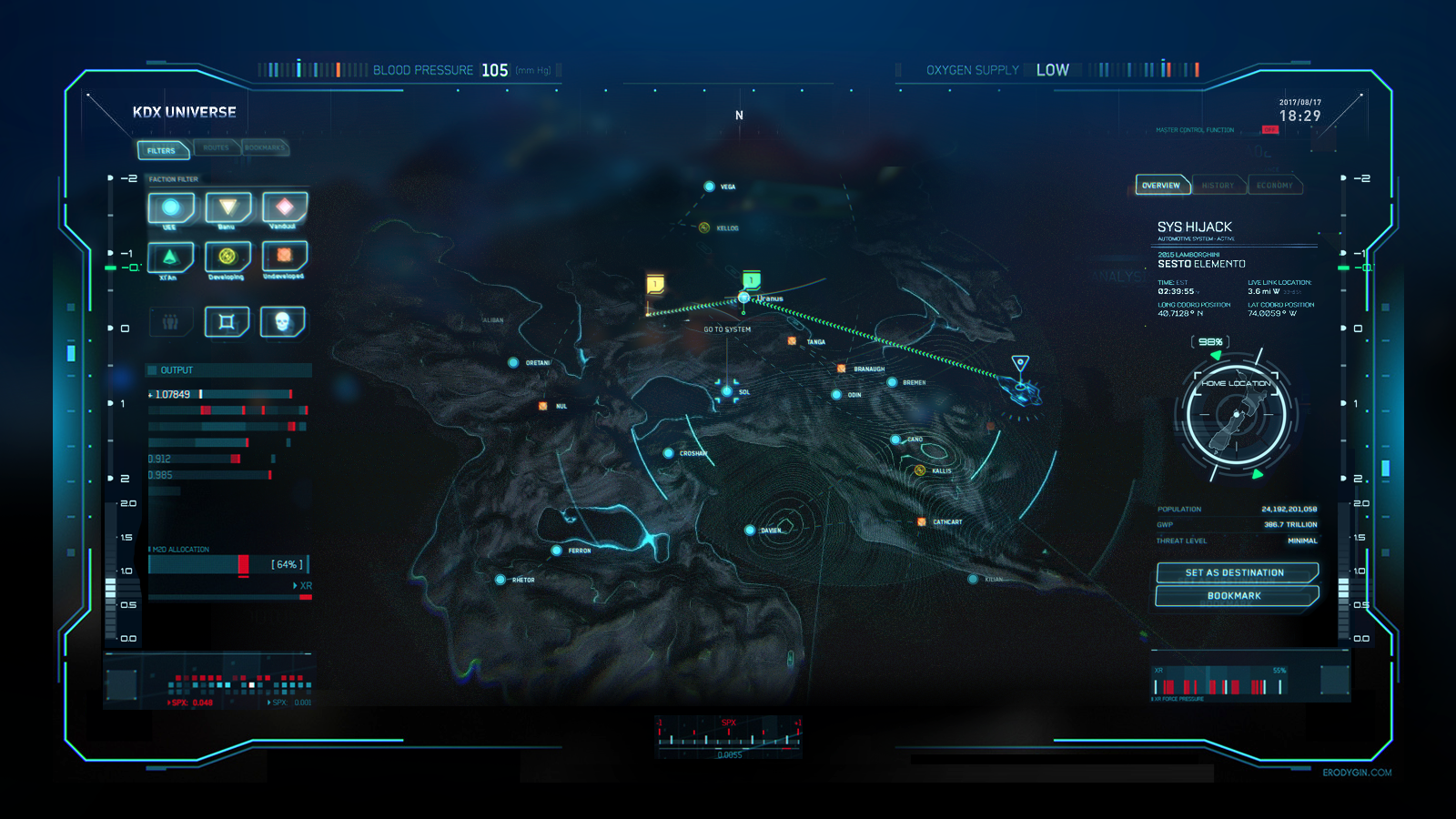
Task: Switch to the Filters tab
Action: tap(162, 150)
